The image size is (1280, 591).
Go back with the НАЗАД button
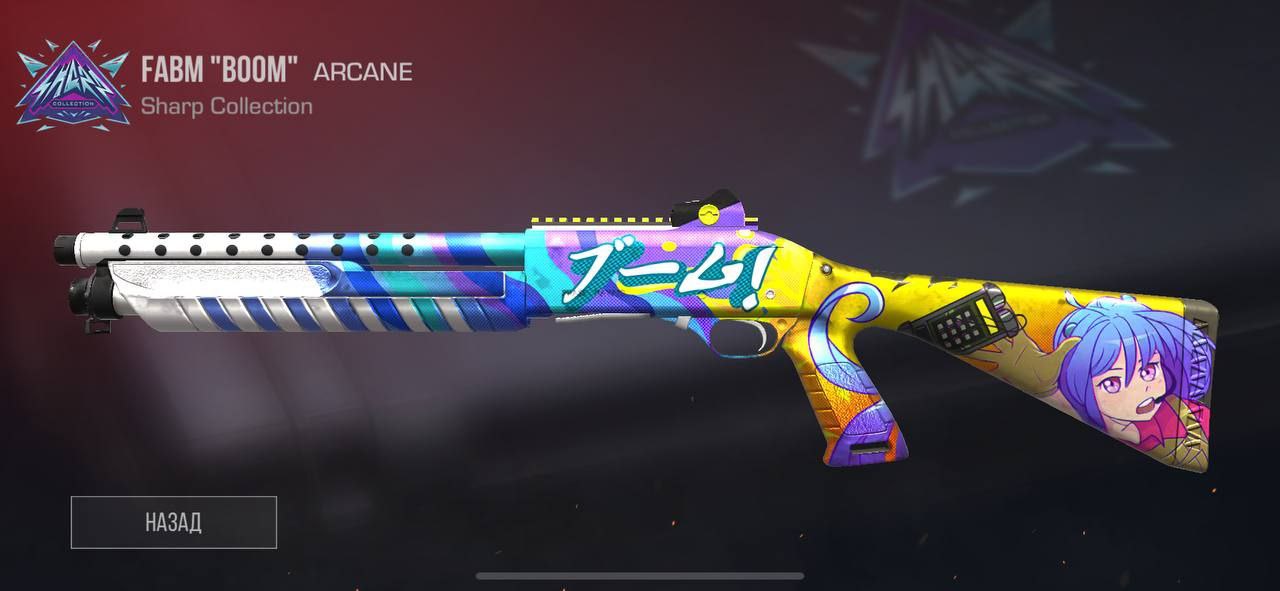[173, 522]
